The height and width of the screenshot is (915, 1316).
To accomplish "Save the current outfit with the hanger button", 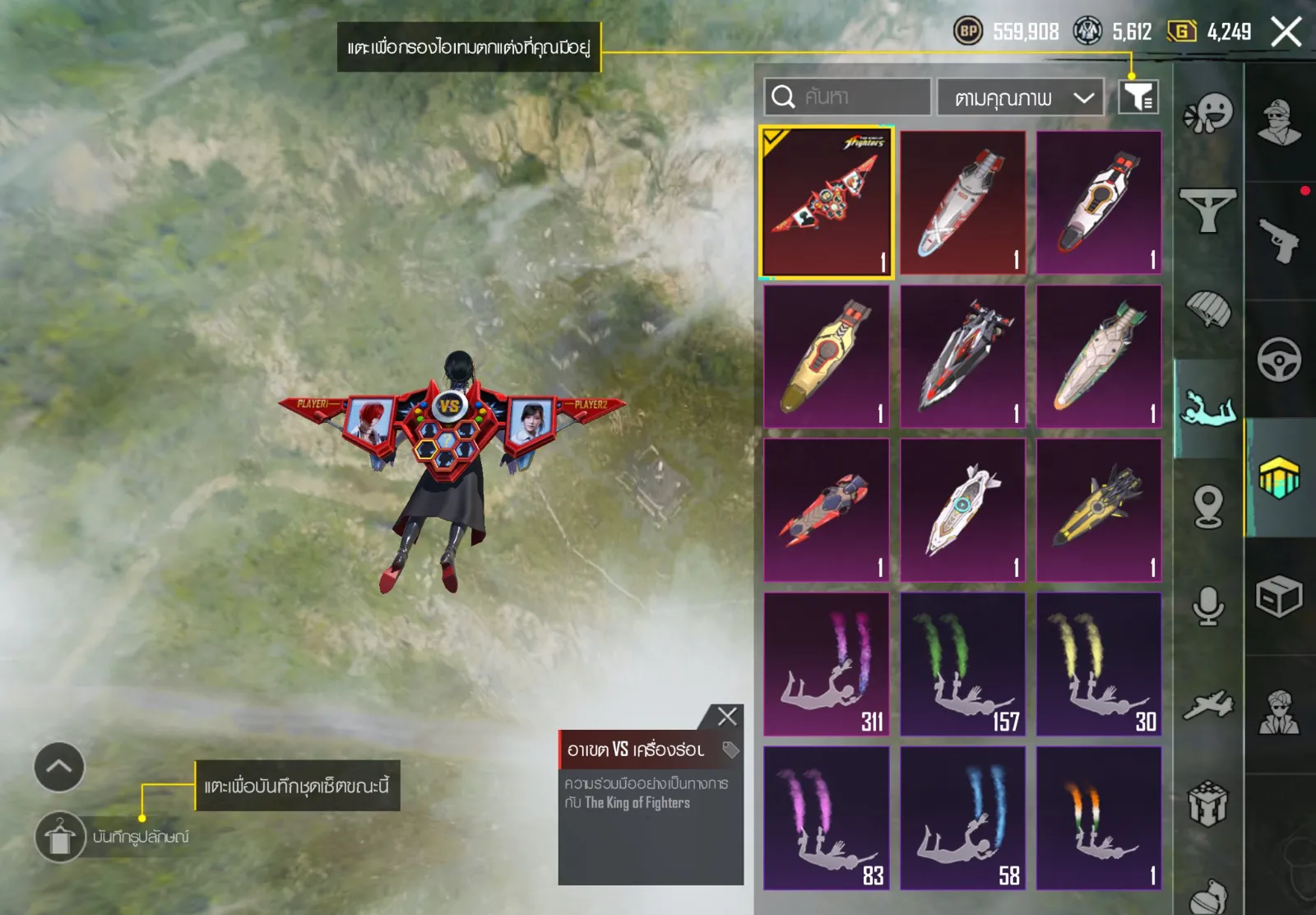I will tap(60, 837).
